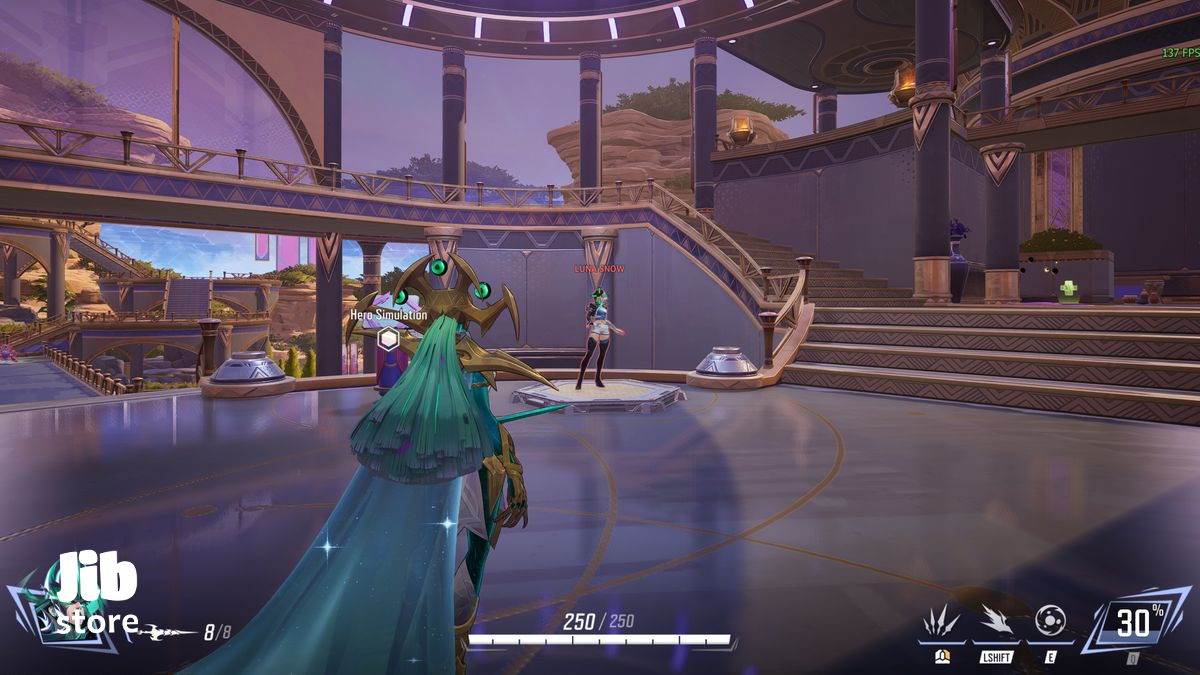The height and width of the screenshot is (675, 1200).
Task: Use the bird dash ability above LSHIFT
Action: coord(995,621)
